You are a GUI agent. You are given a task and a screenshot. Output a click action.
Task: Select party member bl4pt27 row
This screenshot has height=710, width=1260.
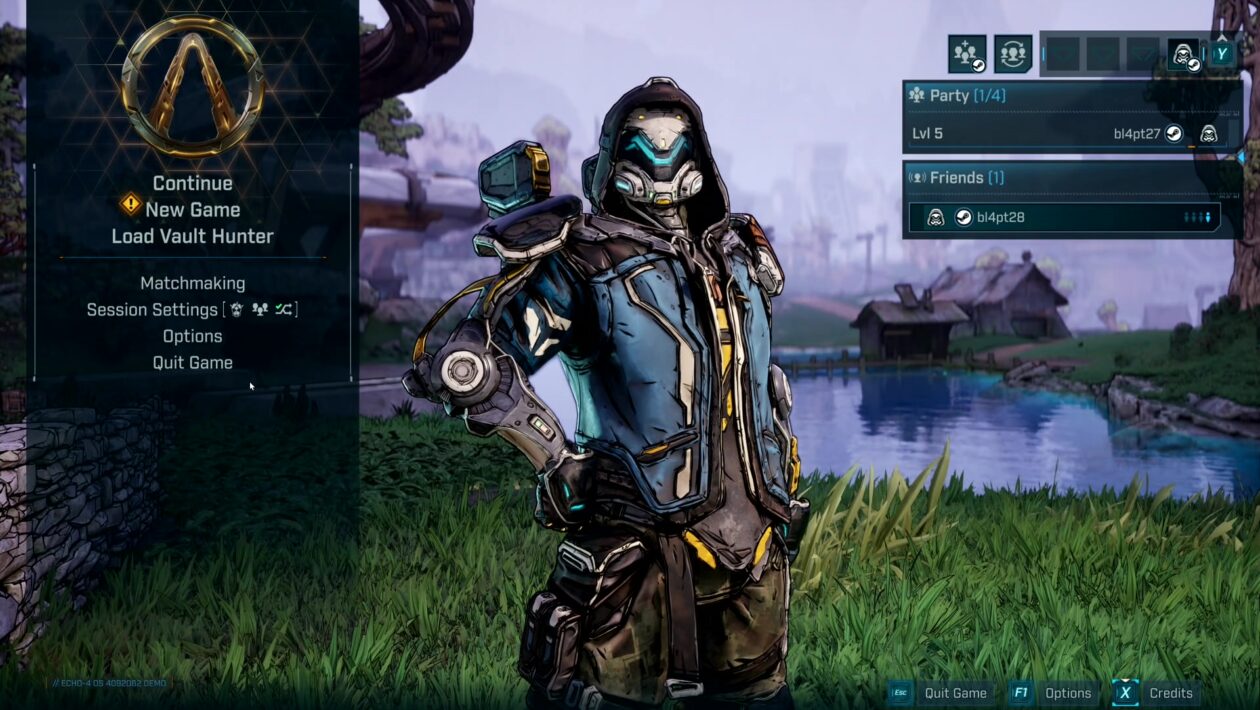pos(1071,133)
